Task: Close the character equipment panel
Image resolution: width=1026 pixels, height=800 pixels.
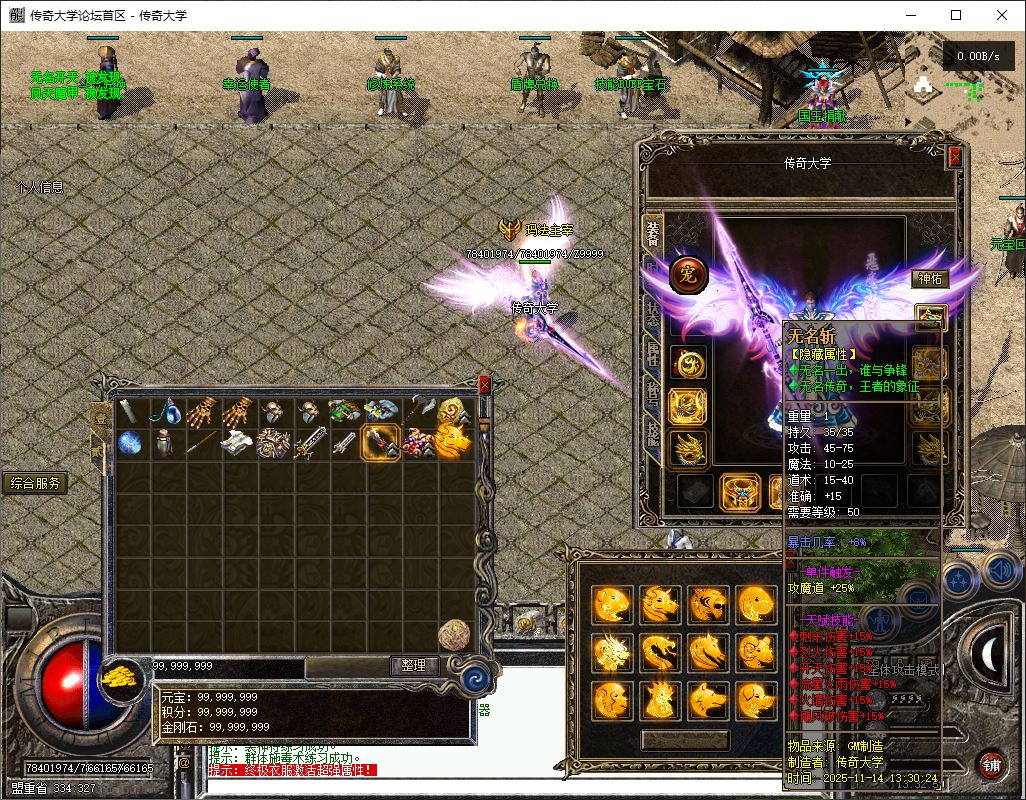Action: (x=955, y=156)
